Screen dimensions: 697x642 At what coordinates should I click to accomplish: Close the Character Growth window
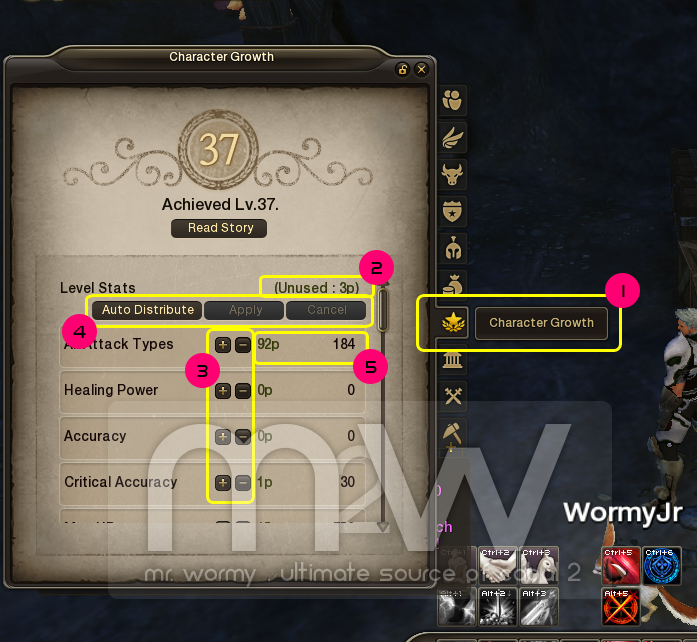421,69
